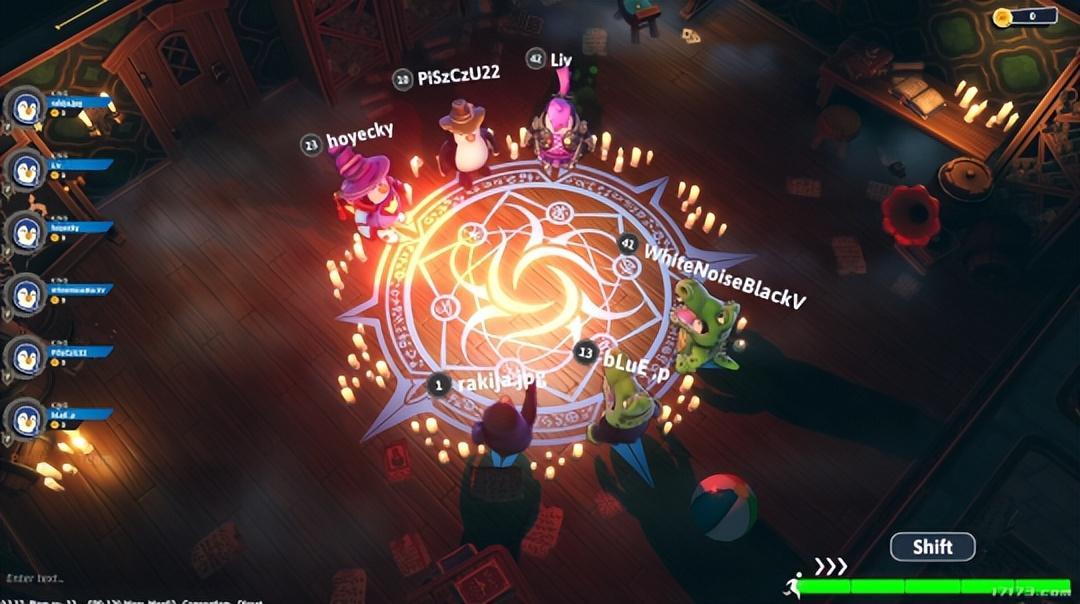The height and width of the screenshot is (604, 1080).
Task: Select bLuE_p's penguin avatar in the player list
Action: pyautogui.click(x=27, y=418)
